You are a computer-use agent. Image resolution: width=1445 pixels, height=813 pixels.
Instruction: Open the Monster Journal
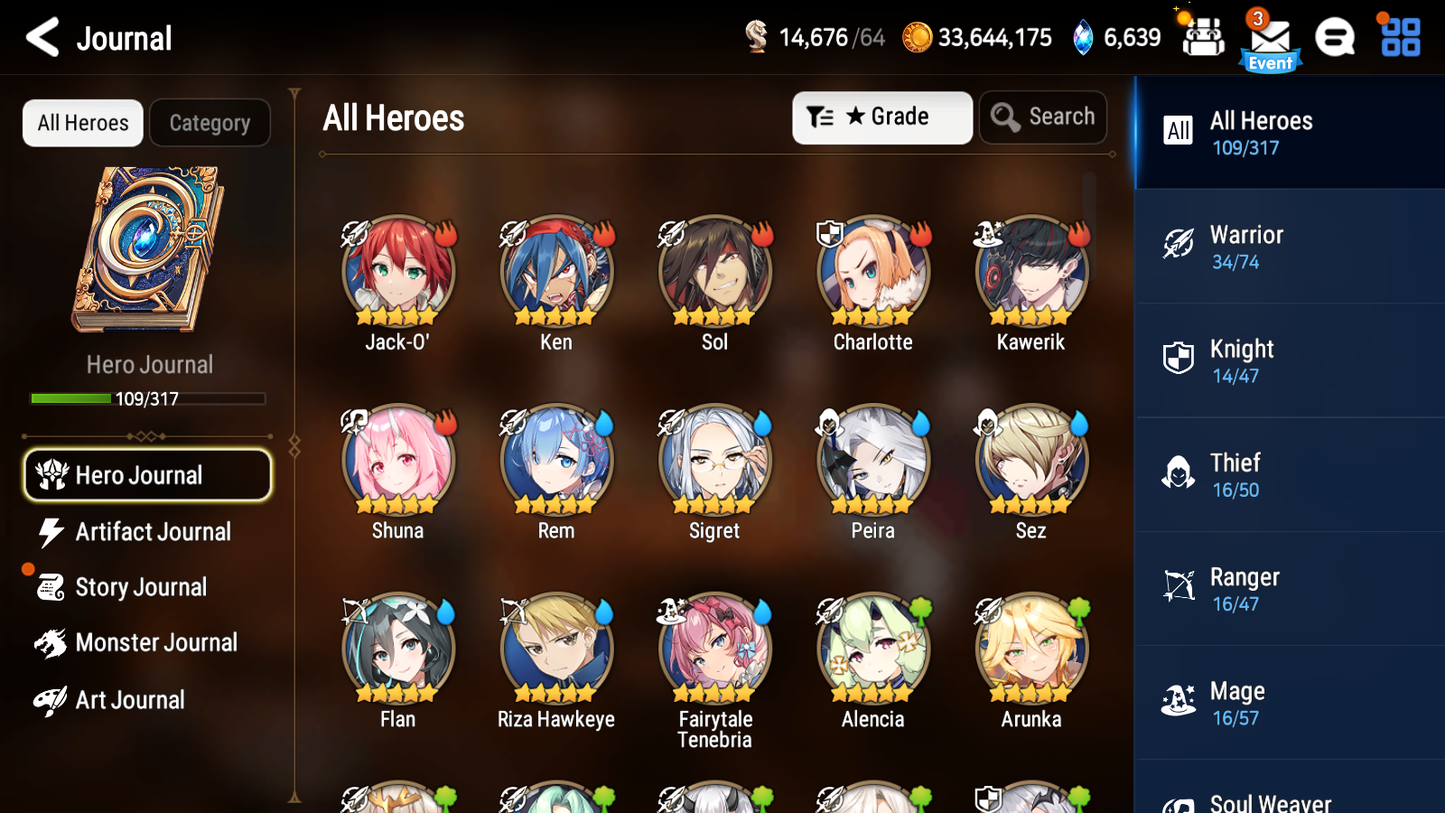pyautogui.click(x=157, y=643)
